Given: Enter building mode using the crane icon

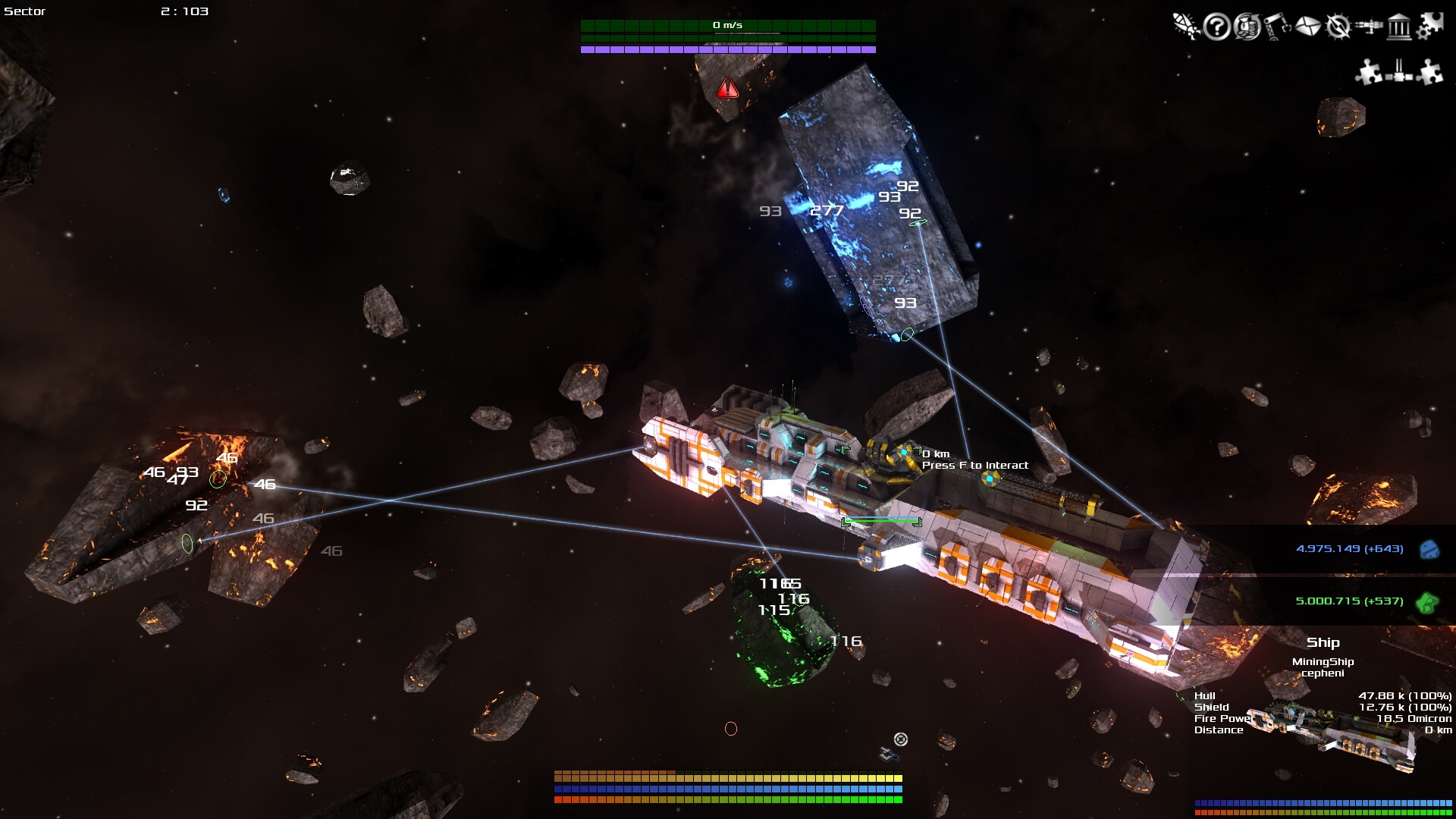Looking at the screenshot, I should (x=1277, y=29).
